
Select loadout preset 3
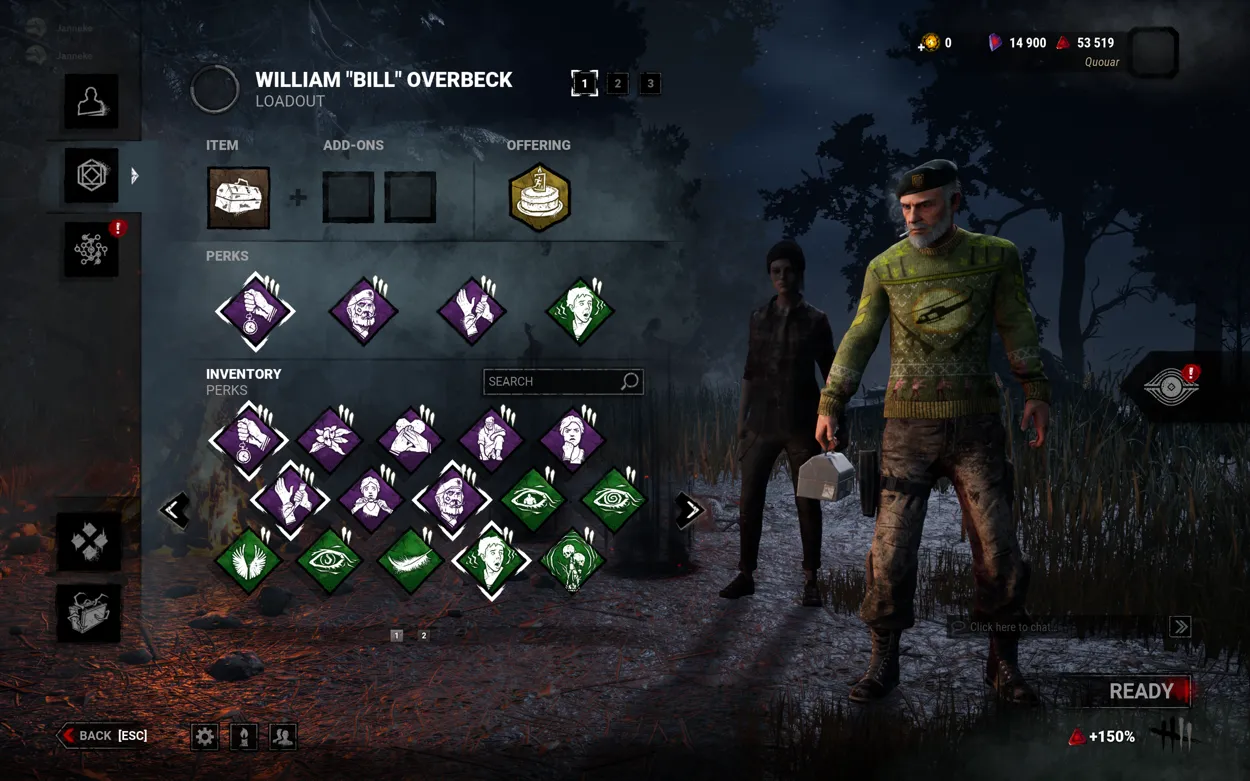[x=650, y=84]
